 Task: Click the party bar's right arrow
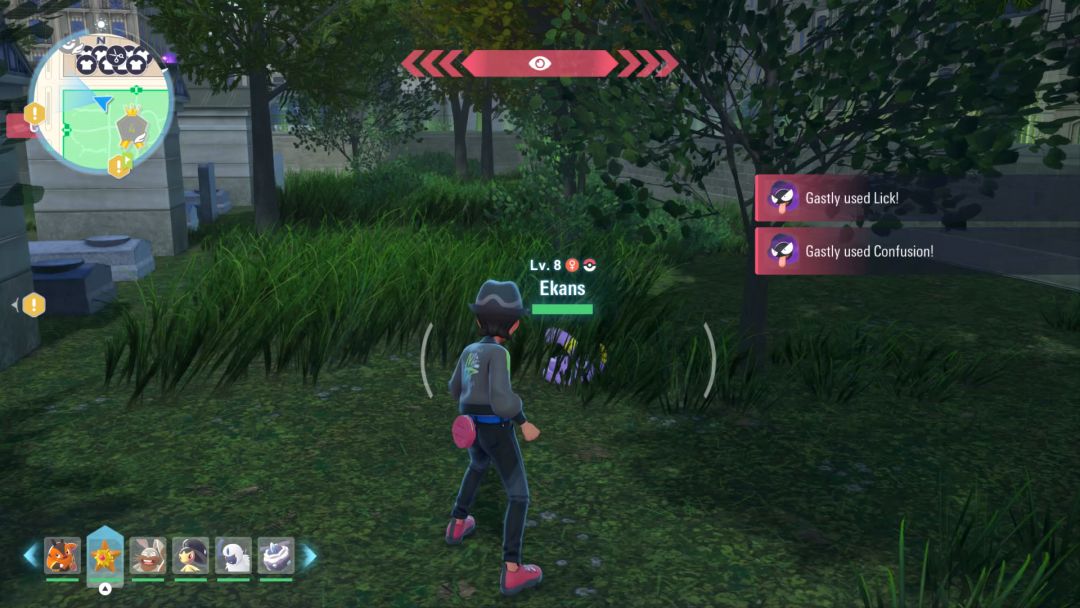[x=309, y=556]
